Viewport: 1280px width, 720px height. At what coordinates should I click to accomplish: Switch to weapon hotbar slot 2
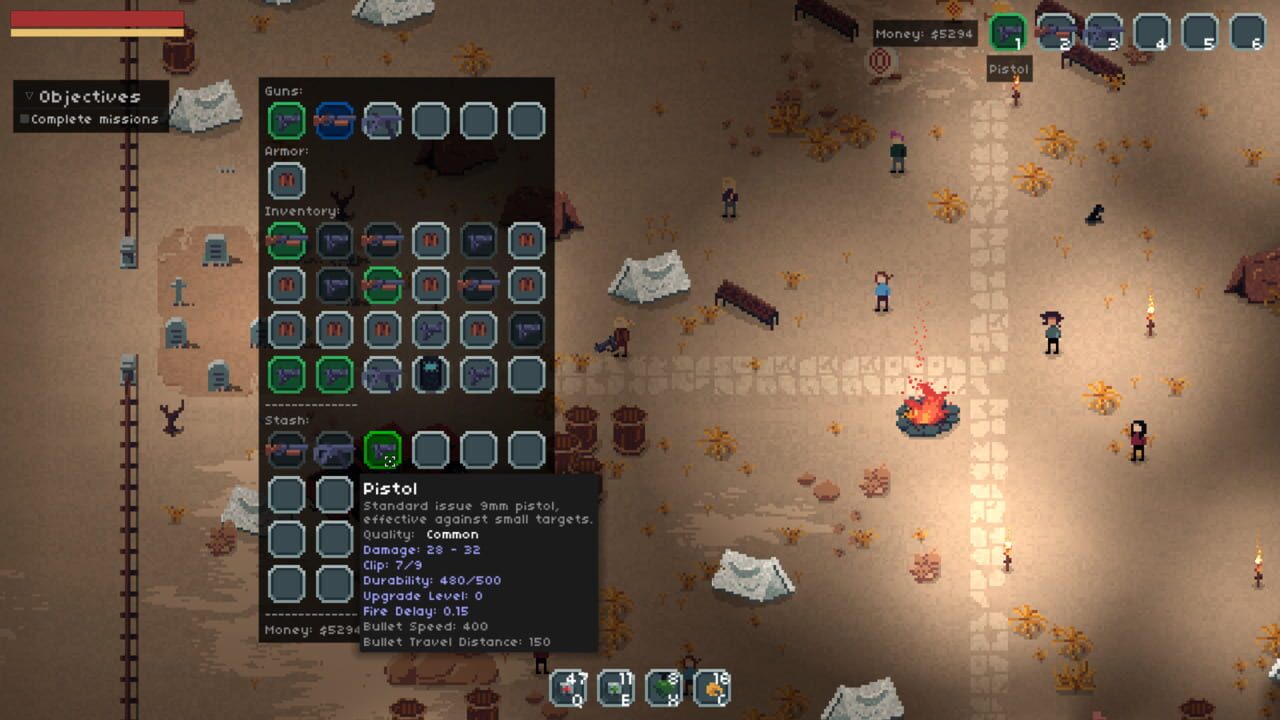1055,32
